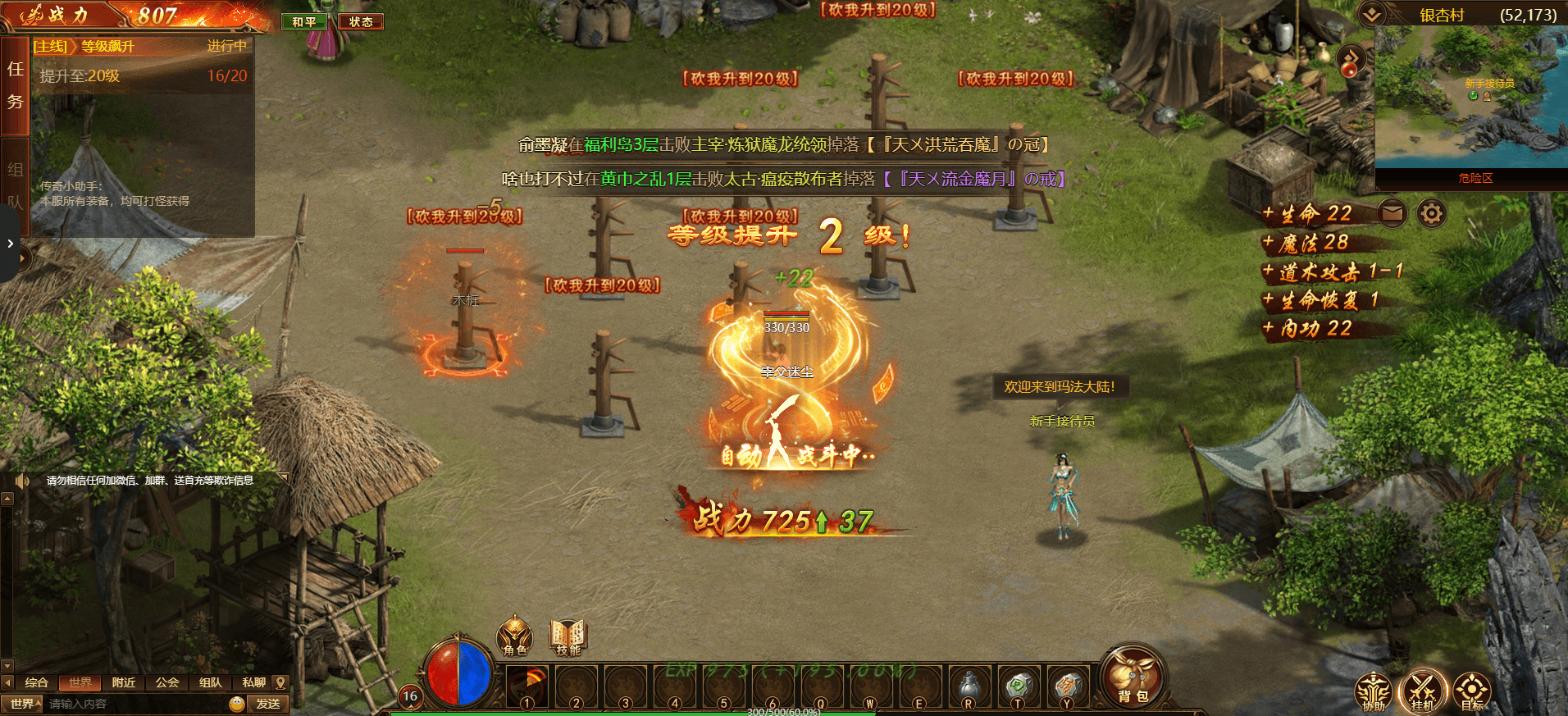Open the 技能 skills book

567,636
